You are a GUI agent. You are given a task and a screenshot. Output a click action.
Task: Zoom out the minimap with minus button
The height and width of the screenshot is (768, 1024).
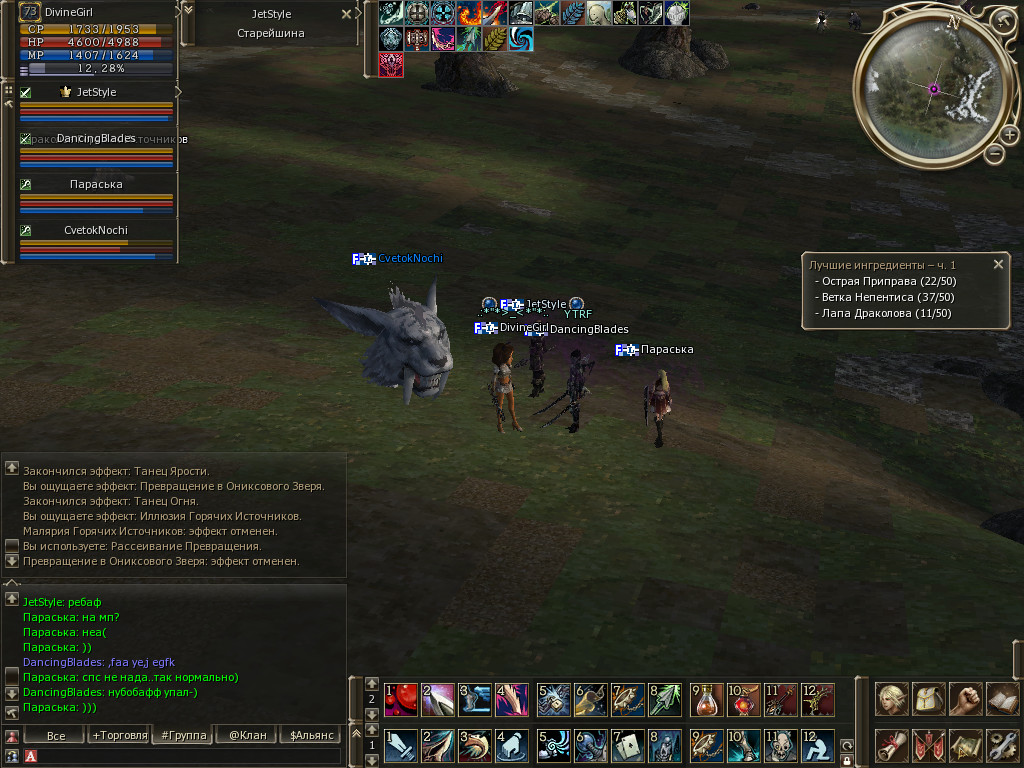[994, 154]
